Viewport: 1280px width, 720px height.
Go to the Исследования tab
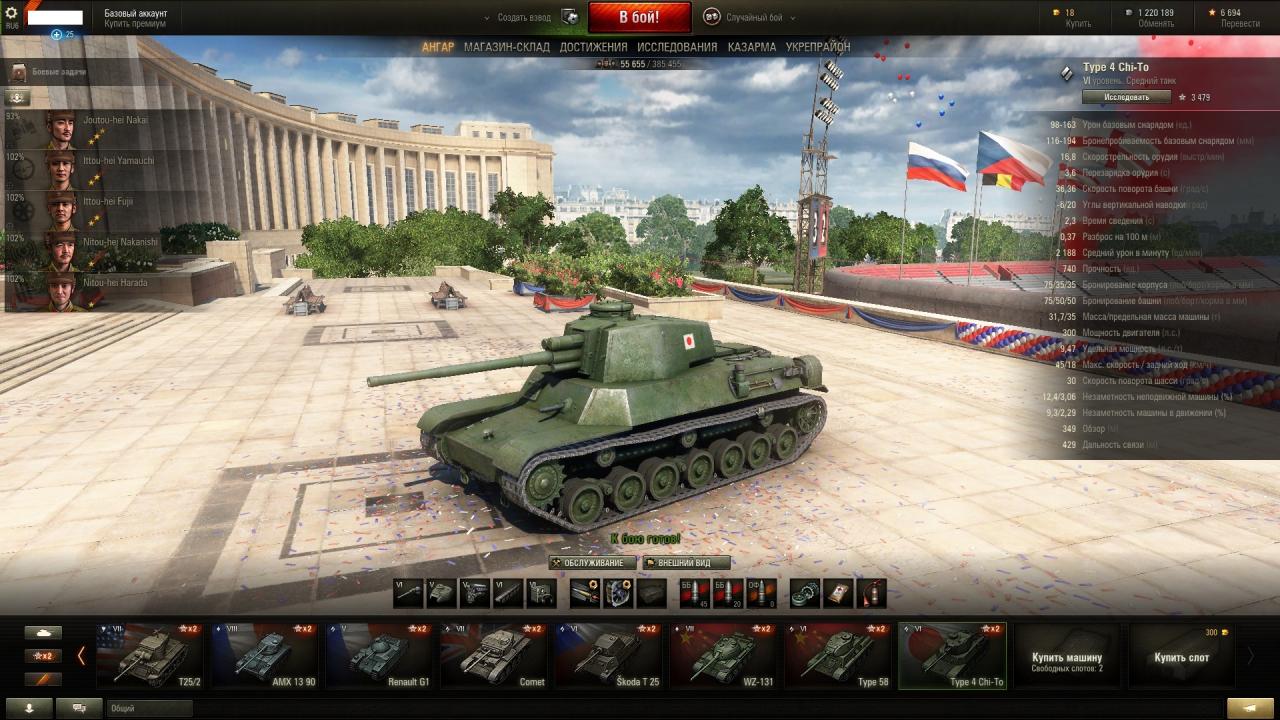[x=677, y=47]
